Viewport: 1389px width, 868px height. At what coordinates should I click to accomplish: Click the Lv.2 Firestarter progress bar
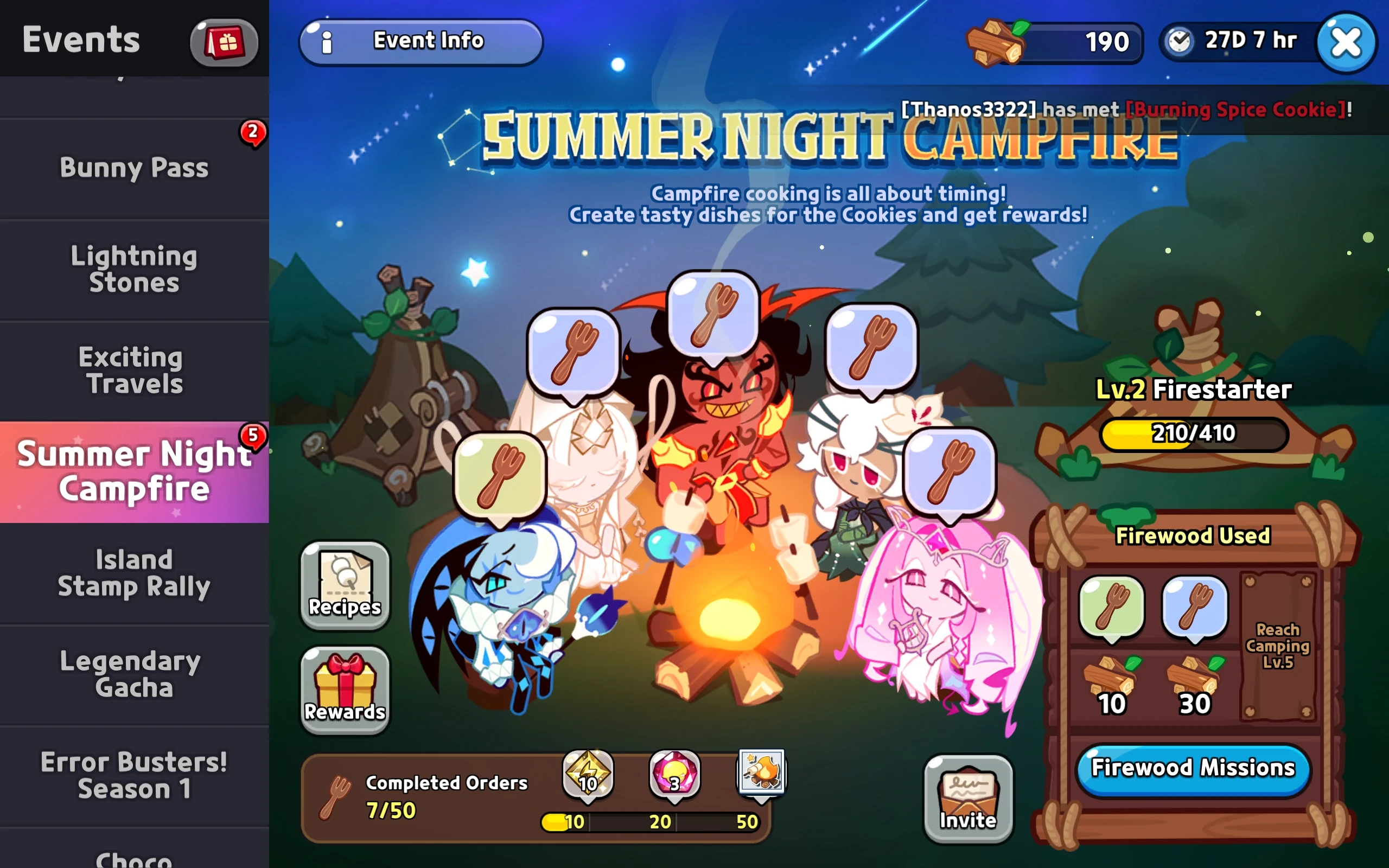click(x=1194, y=435)
